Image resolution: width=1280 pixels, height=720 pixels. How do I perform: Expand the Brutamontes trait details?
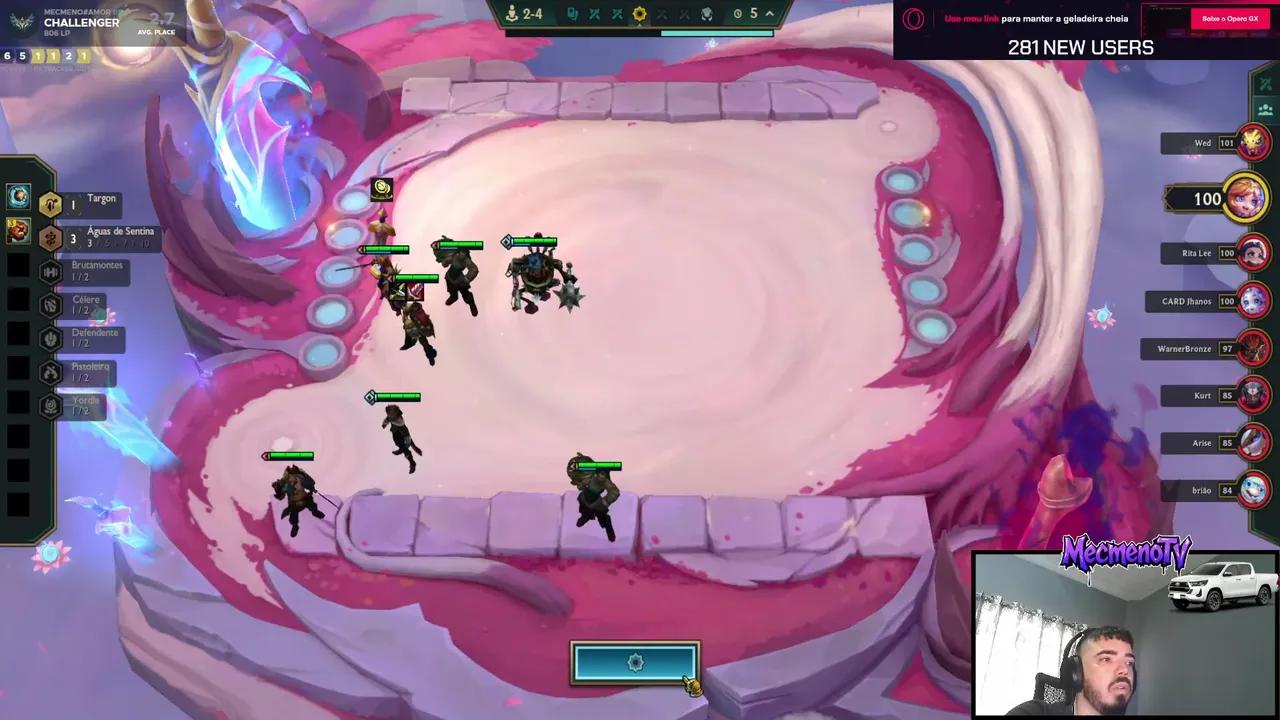(49, 271)
